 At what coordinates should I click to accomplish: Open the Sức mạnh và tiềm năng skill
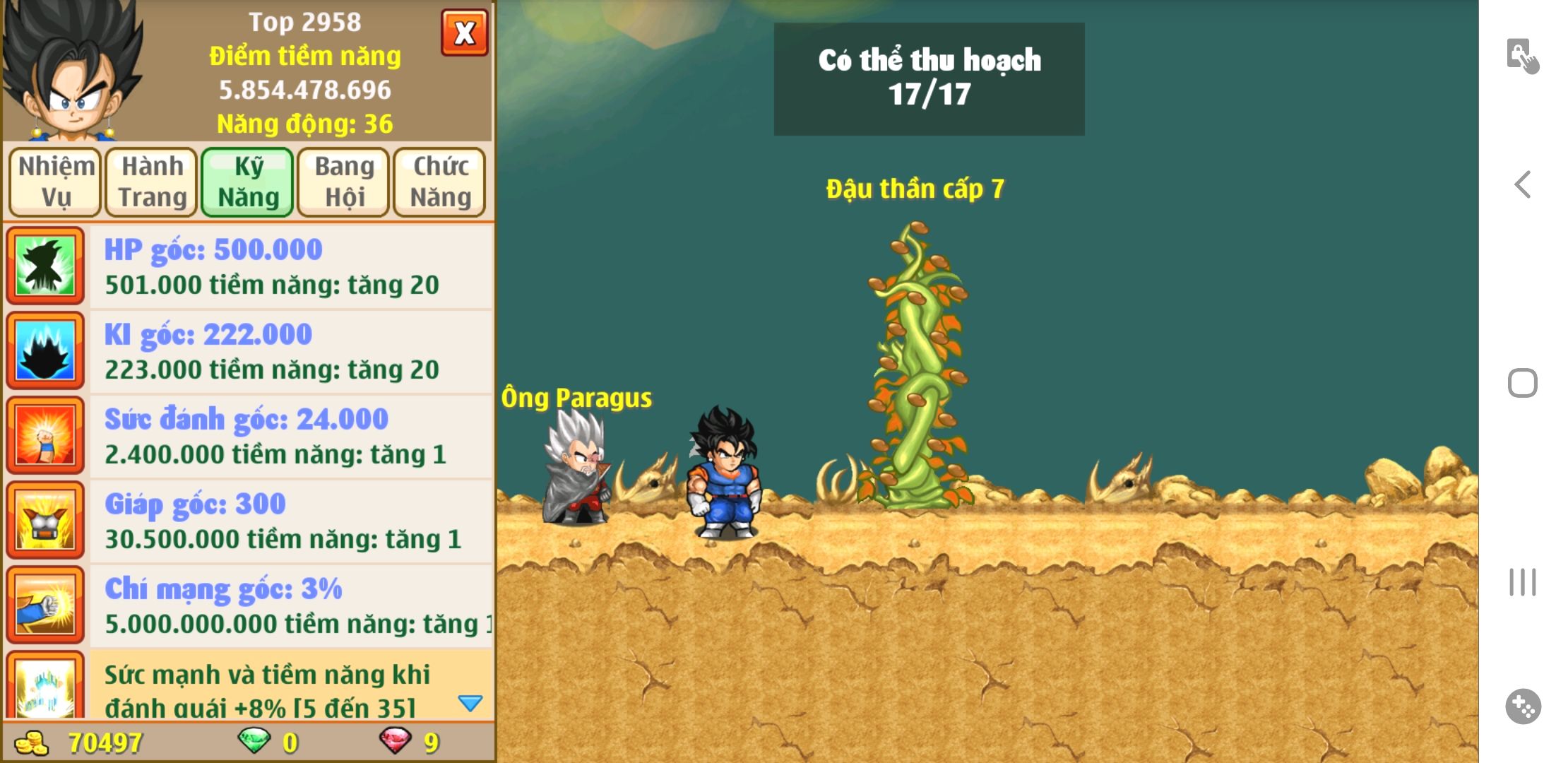[x=268, y=689]
